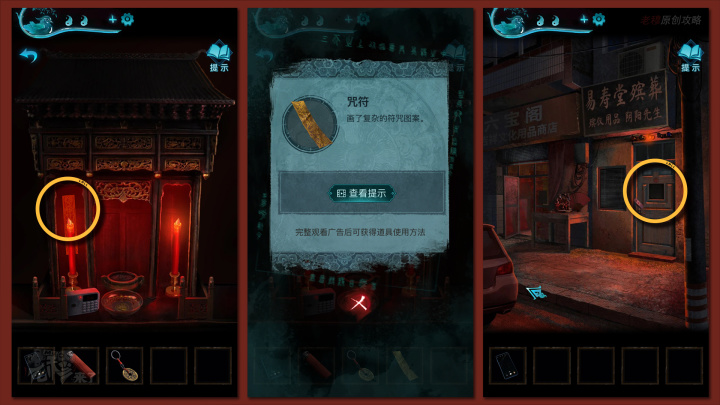Screen dimensions: 720x405
Task: Tap the 查看提示 view-hint button
Action: coord(361,193)
